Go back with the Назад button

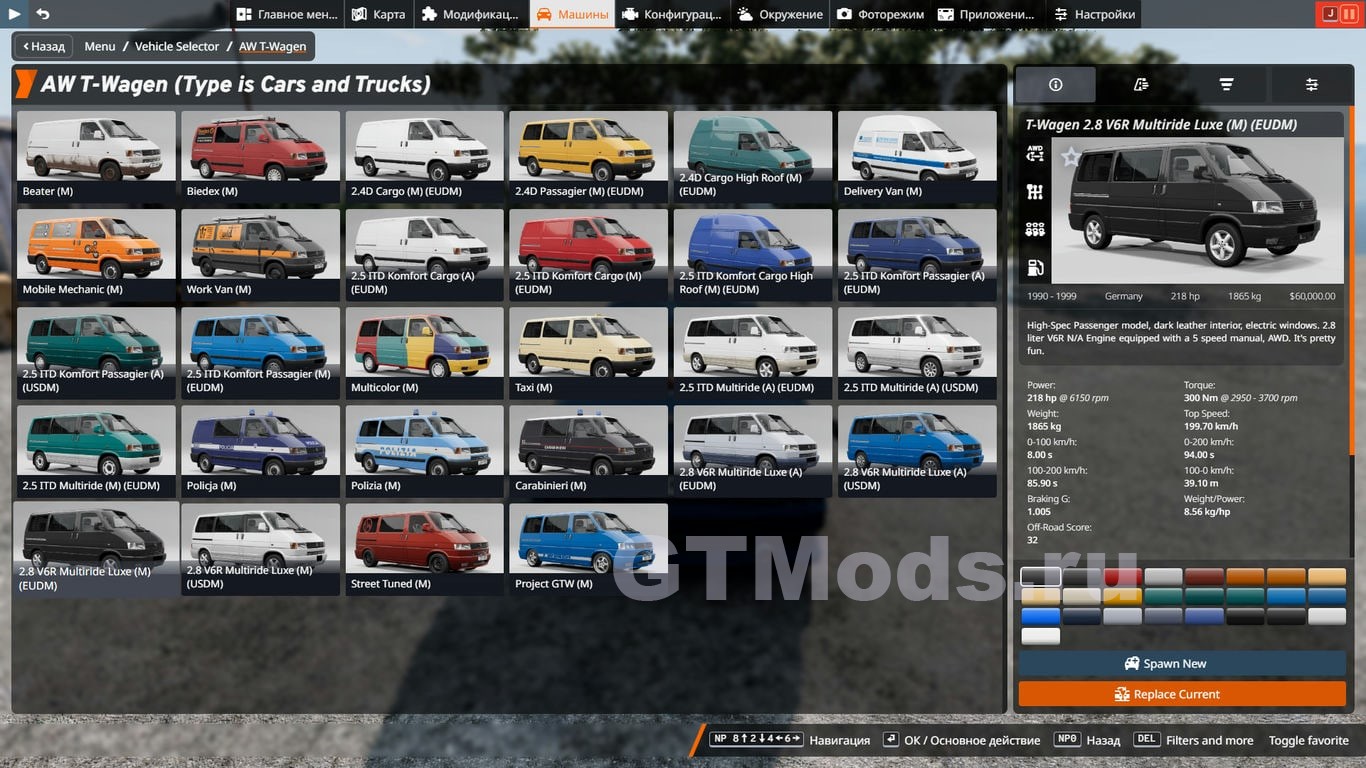point(44,46)
